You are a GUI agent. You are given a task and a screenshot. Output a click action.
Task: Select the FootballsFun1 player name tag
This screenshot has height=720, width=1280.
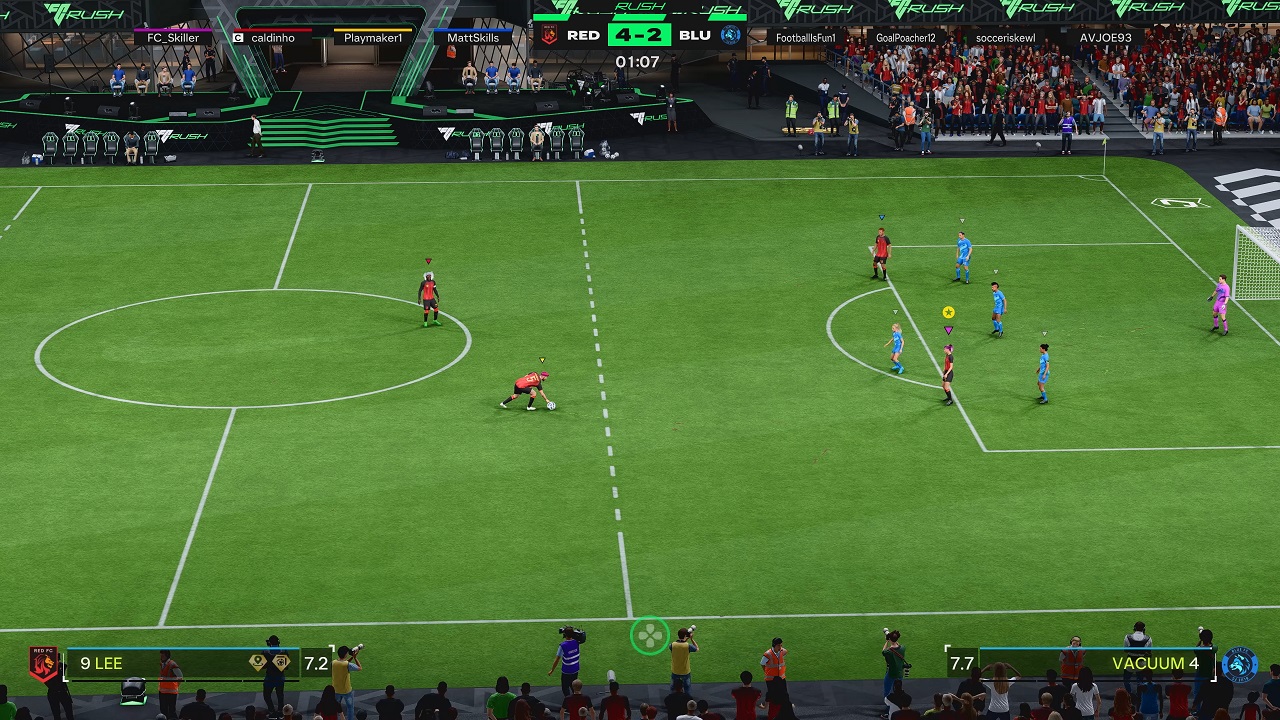pos(805,38)
